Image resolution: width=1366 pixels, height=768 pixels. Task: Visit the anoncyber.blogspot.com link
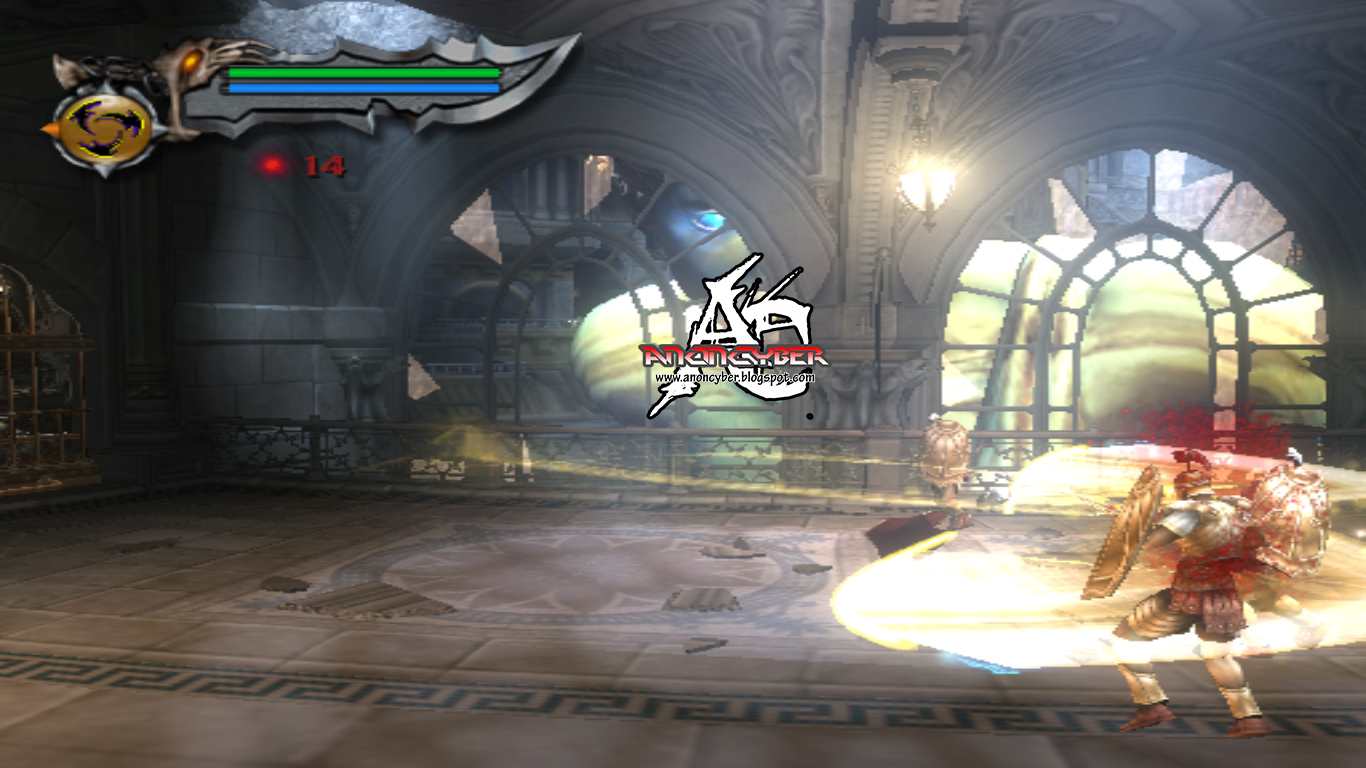(x=737, y=377)
